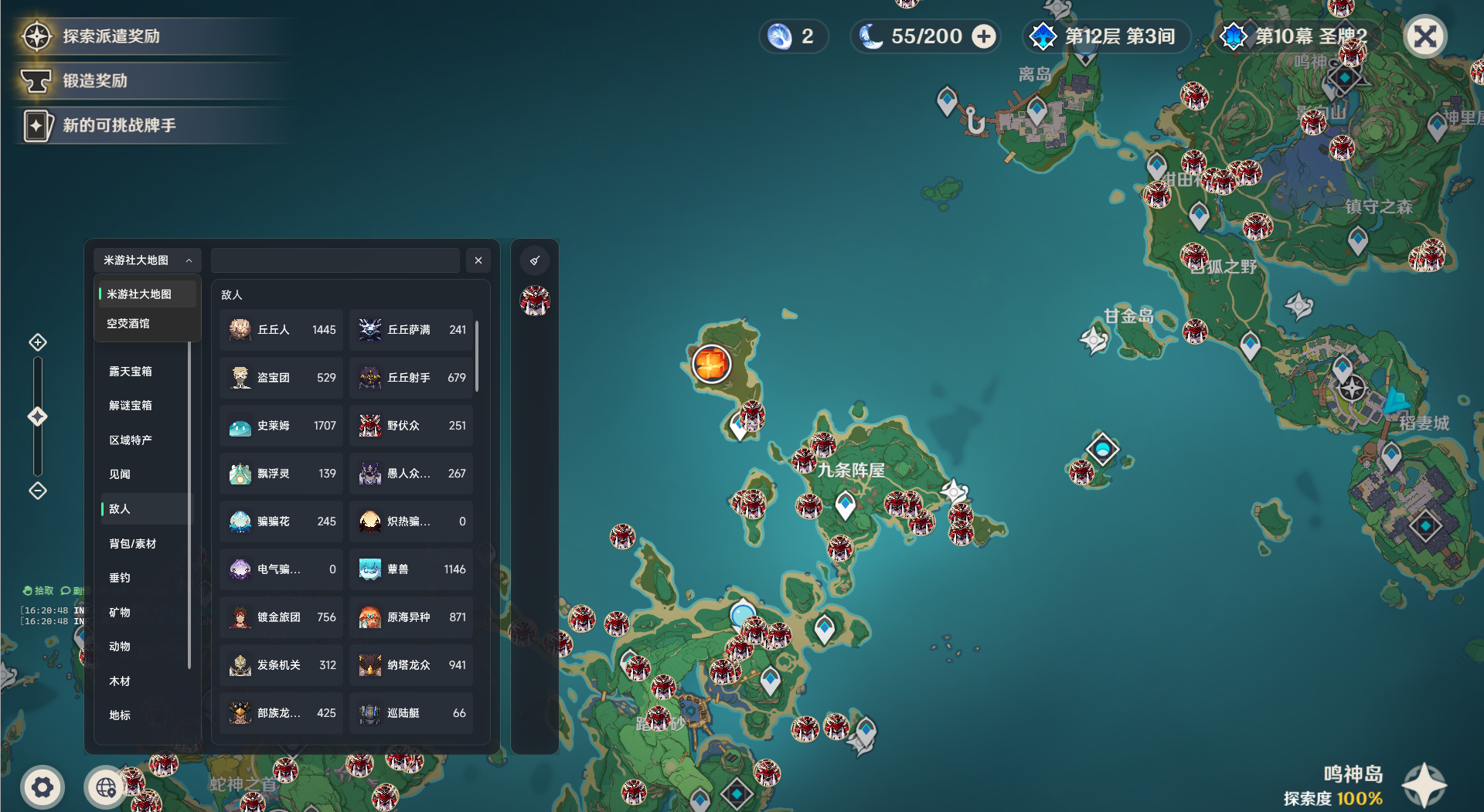Open the expedition rewards notification
Image resolution: width=1484 pixels, height=812 pixels.
[111, 36]
